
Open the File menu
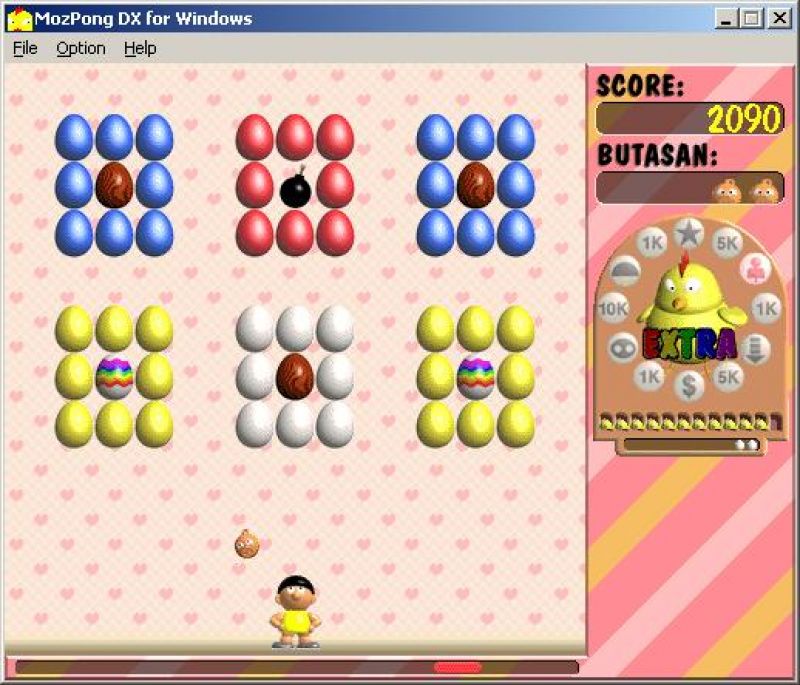[x=25, y=48]
